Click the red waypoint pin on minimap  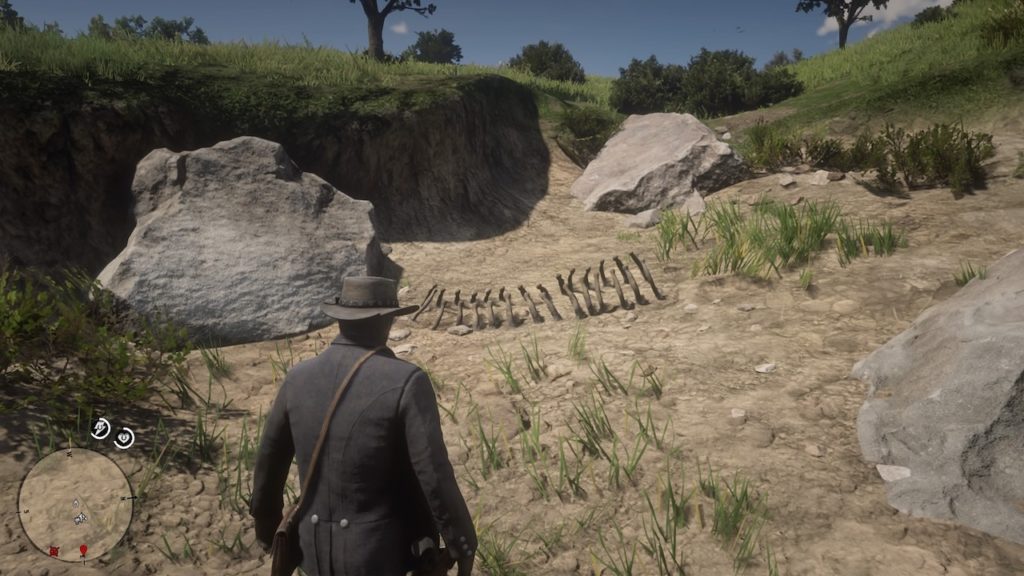[84, 551]
